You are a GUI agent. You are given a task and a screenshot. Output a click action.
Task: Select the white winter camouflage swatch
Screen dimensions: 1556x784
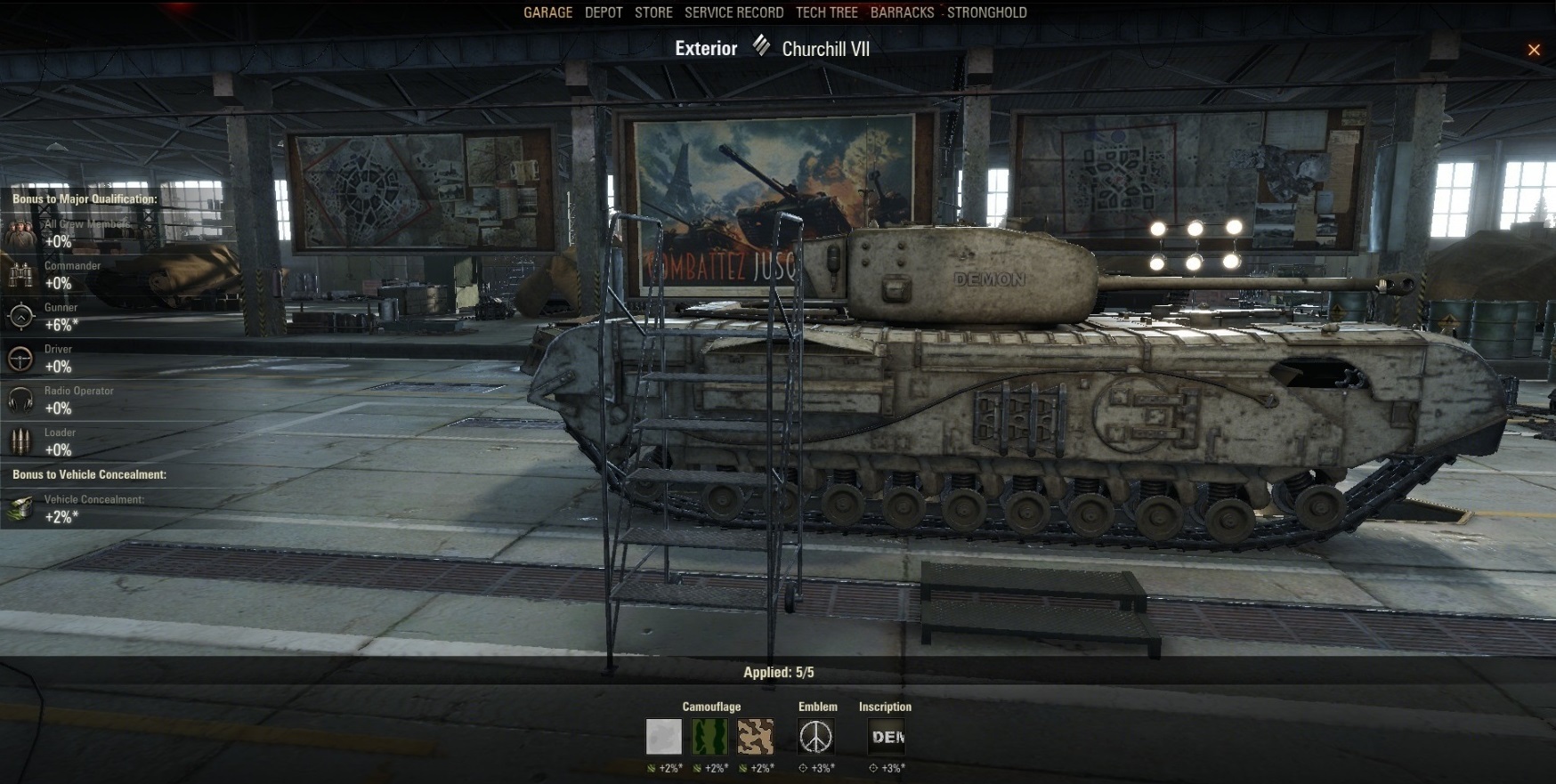tap(664, 737)
